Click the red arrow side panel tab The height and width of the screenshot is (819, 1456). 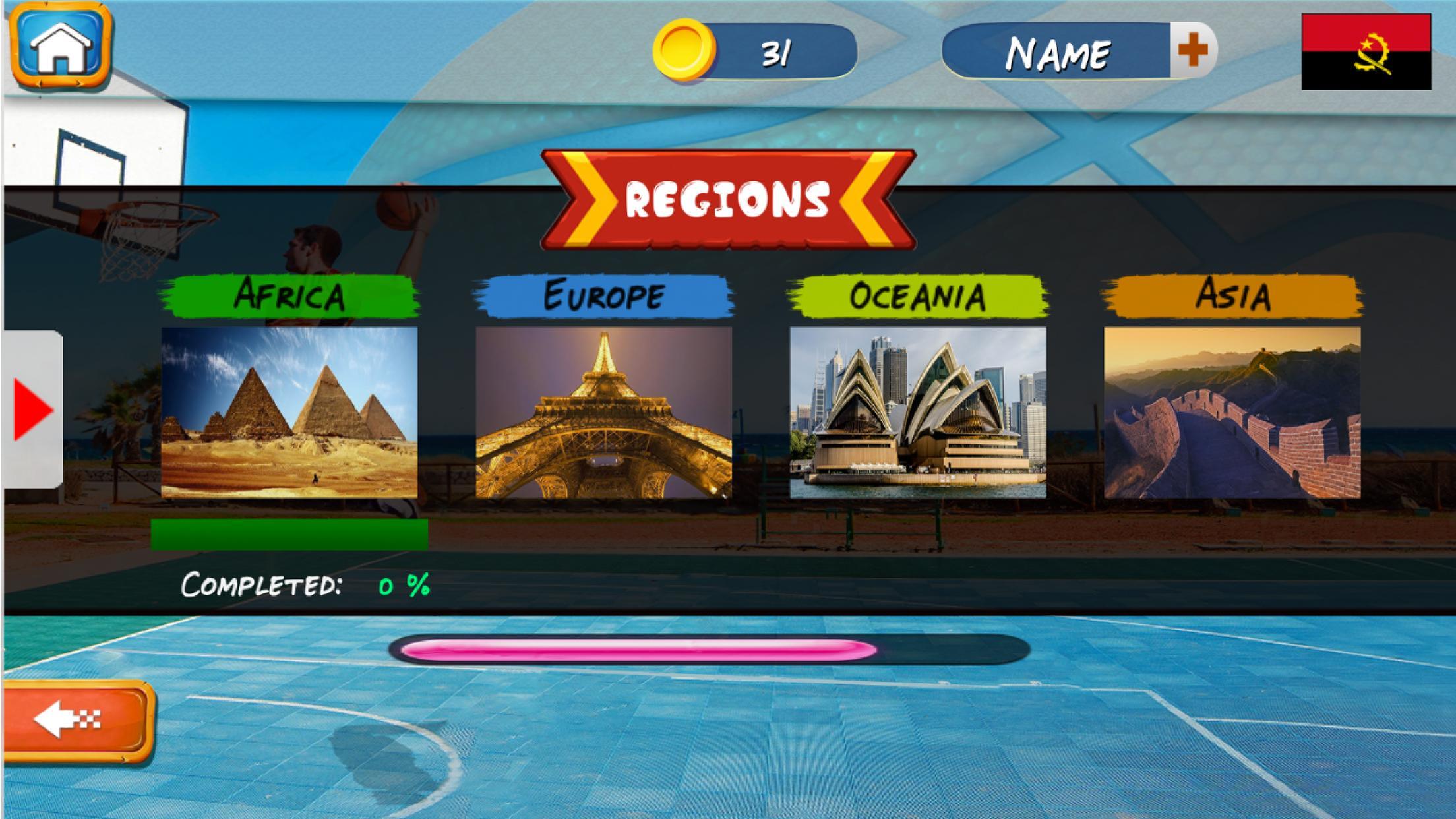(32, 409)
